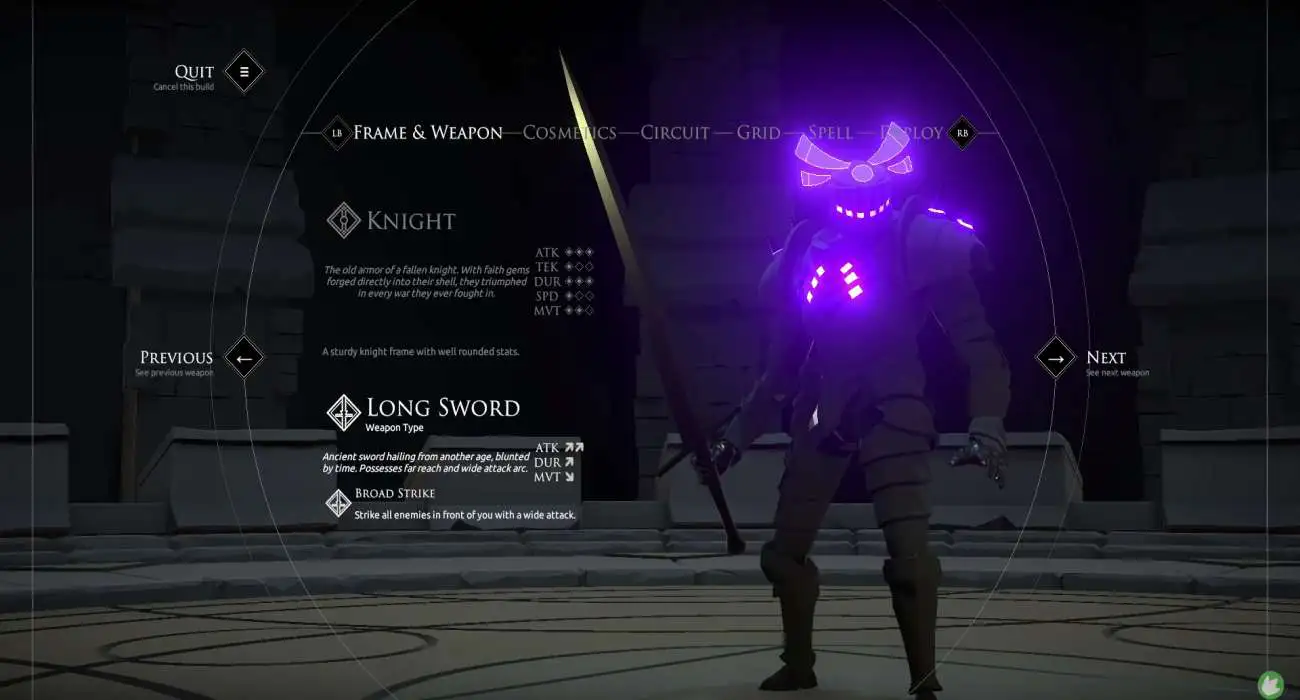Image resolution: width=1300 pixels, height=700 pixels.
Task: Open the Spell tab
Action: (830, 132)
